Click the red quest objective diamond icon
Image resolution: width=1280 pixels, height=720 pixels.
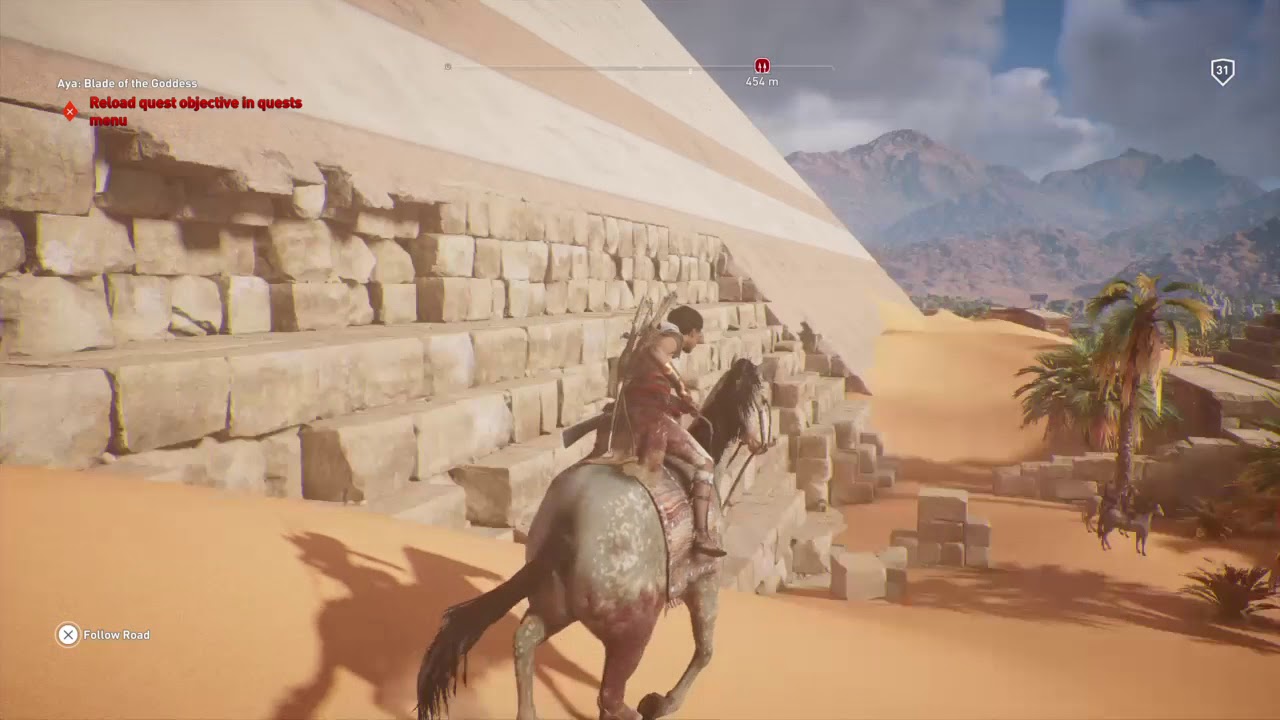click(x=70, y=110)
